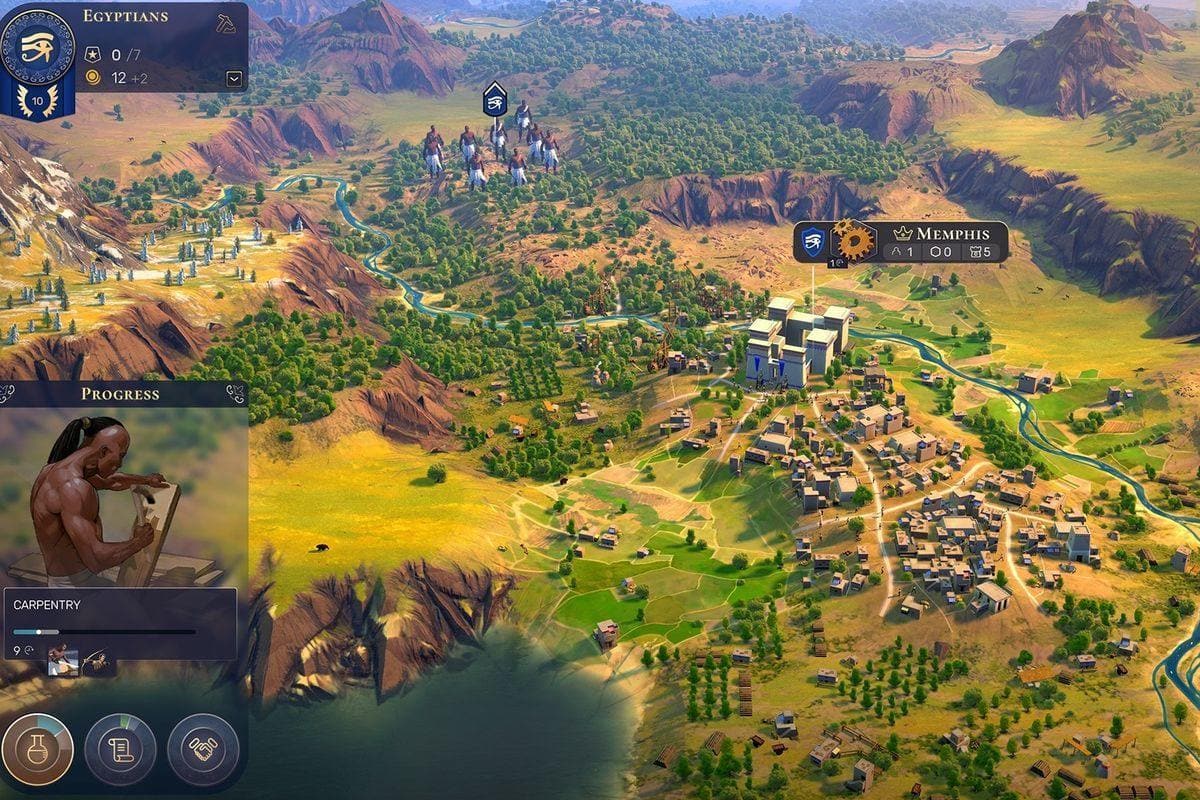
Task: Expand the Egyptians panel dropdown arrow
Action: tap(234, 78)
